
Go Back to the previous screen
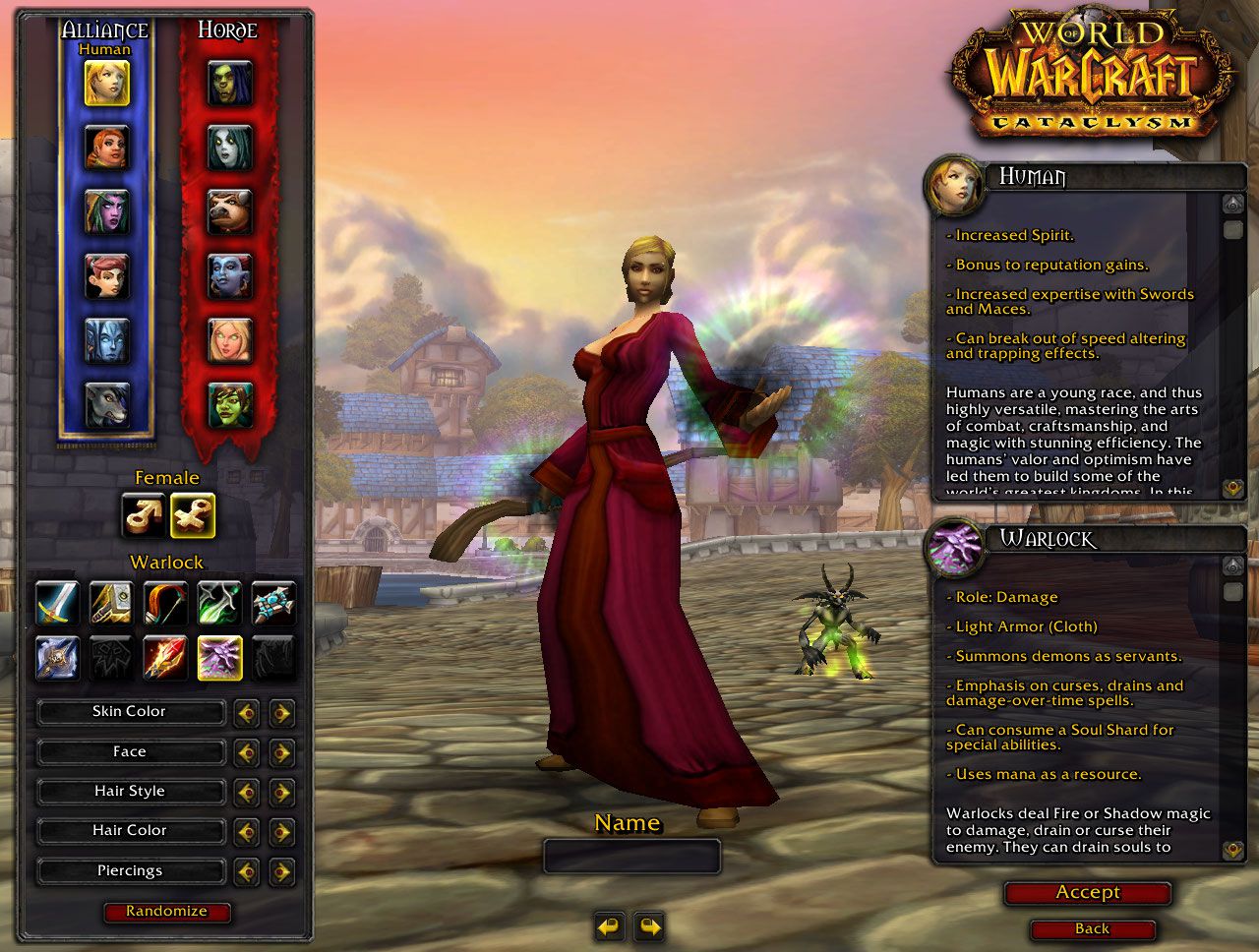(x=1092, y=929)
